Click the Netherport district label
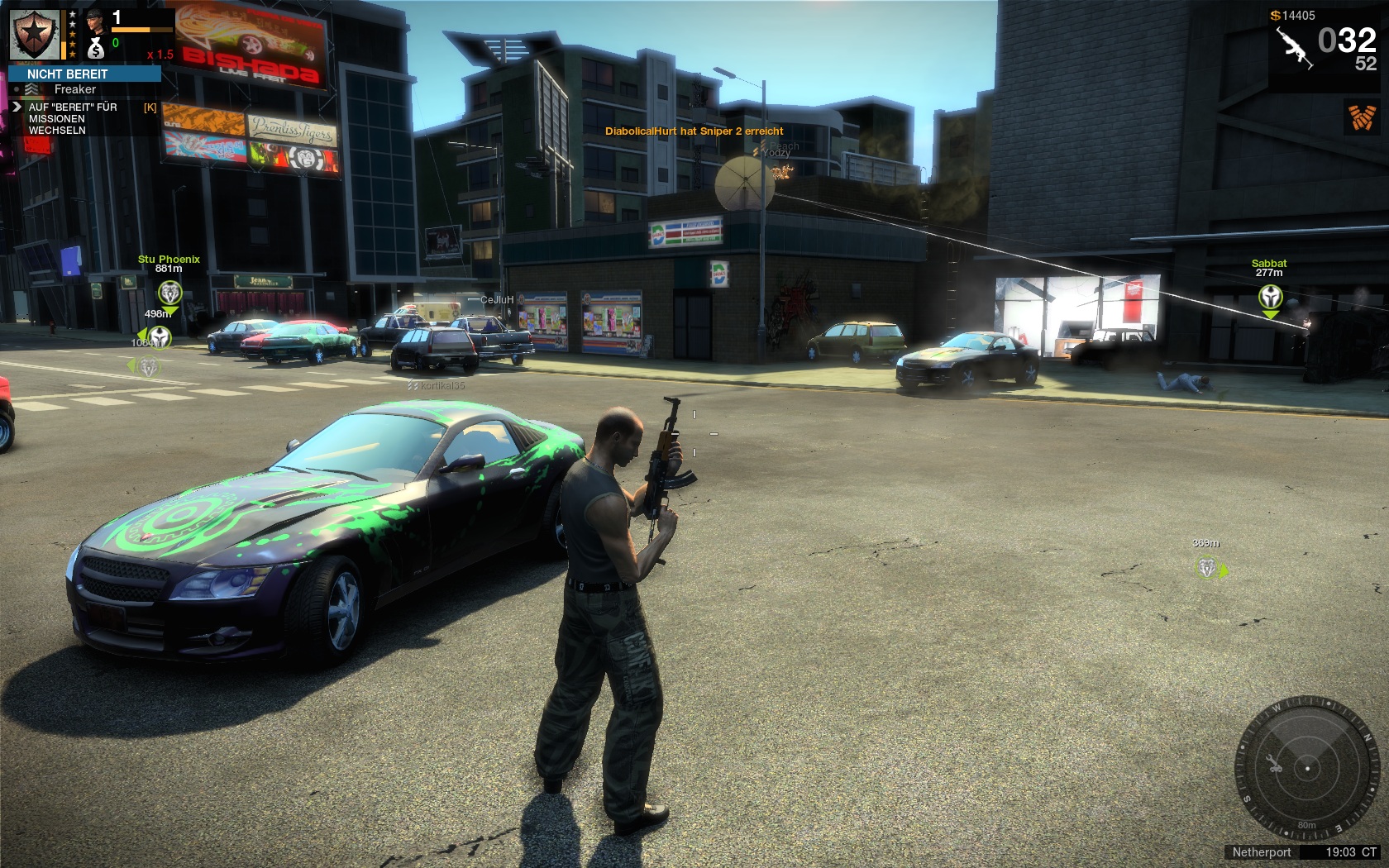Viewport: 1389px width, 868px height. pyautogui.click(x=1261, y=852)
